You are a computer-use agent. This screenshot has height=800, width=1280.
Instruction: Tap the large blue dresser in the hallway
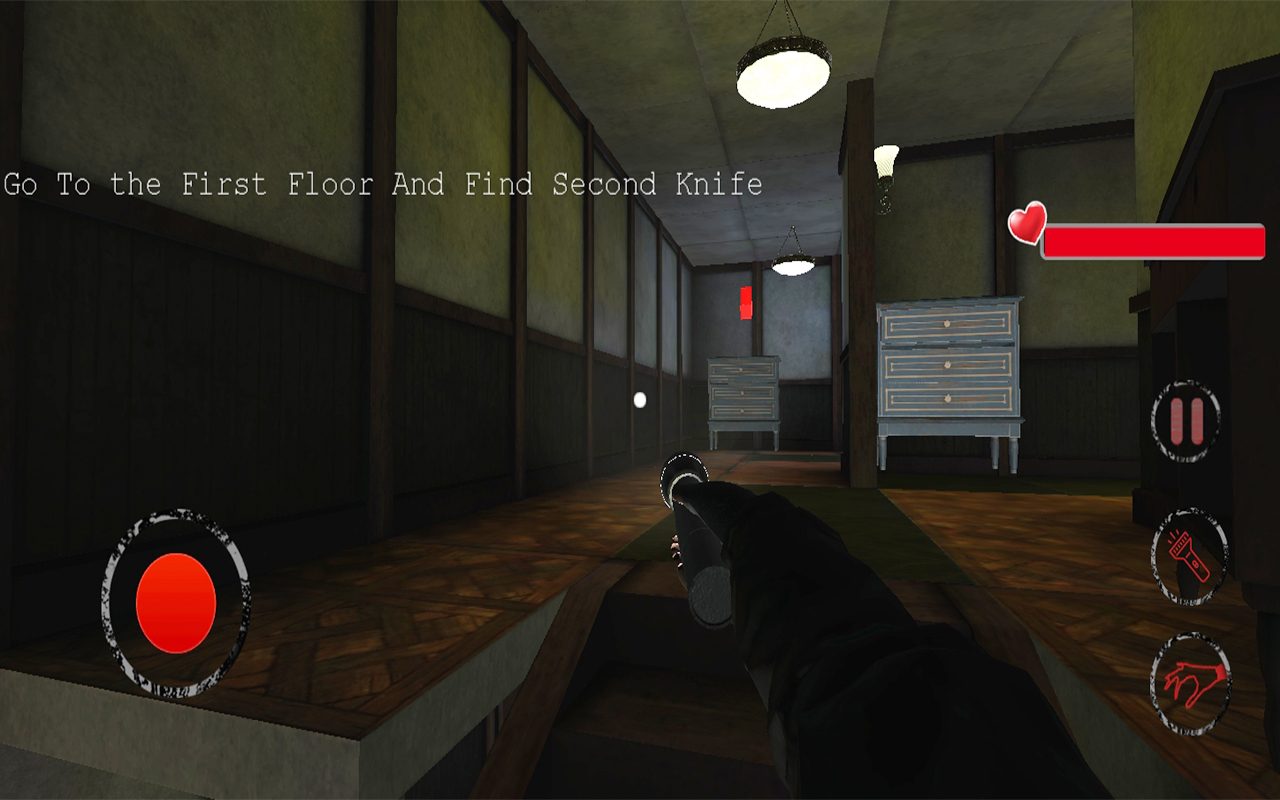950,370
